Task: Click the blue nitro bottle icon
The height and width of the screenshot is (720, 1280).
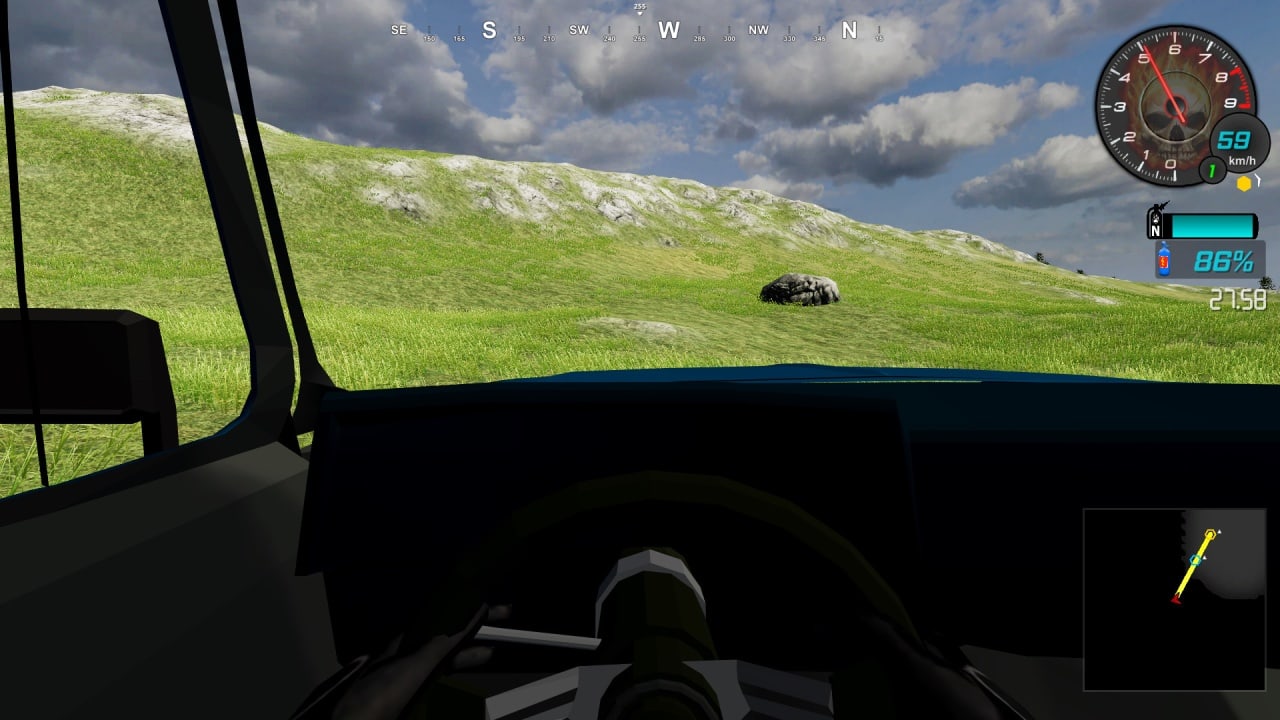Action: coord(1164,262)
